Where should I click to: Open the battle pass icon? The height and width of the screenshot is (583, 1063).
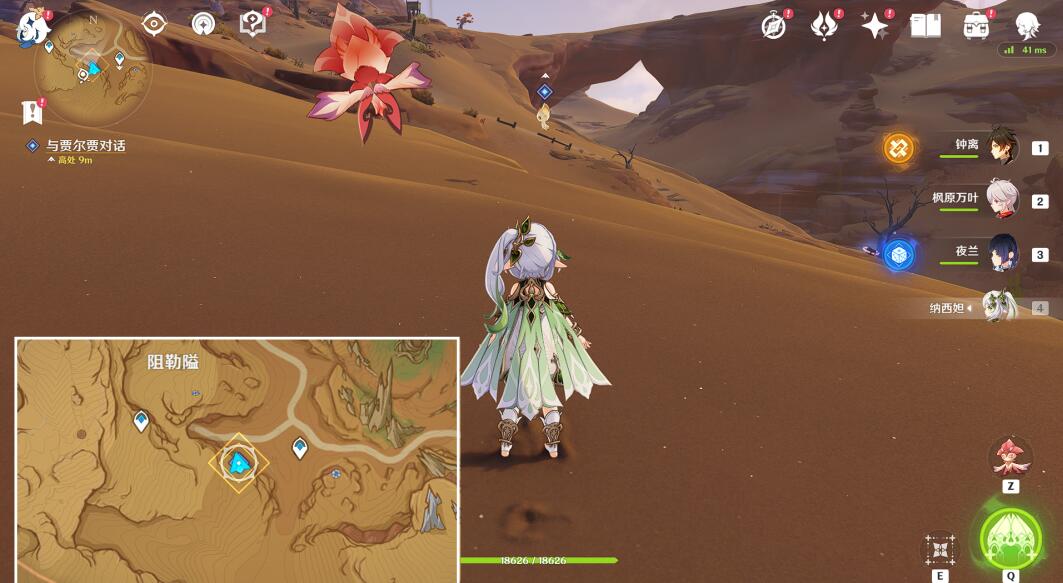824,26
